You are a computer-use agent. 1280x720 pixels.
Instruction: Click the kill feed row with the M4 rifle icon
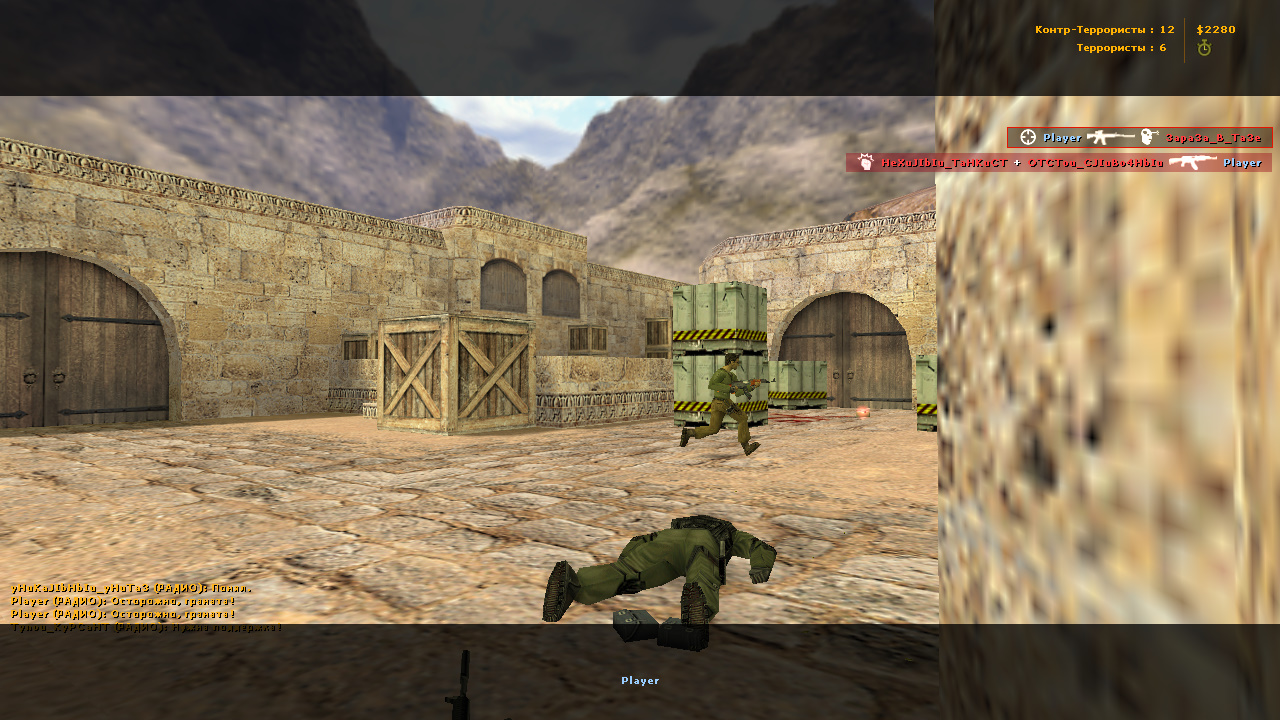[1139, 138]
